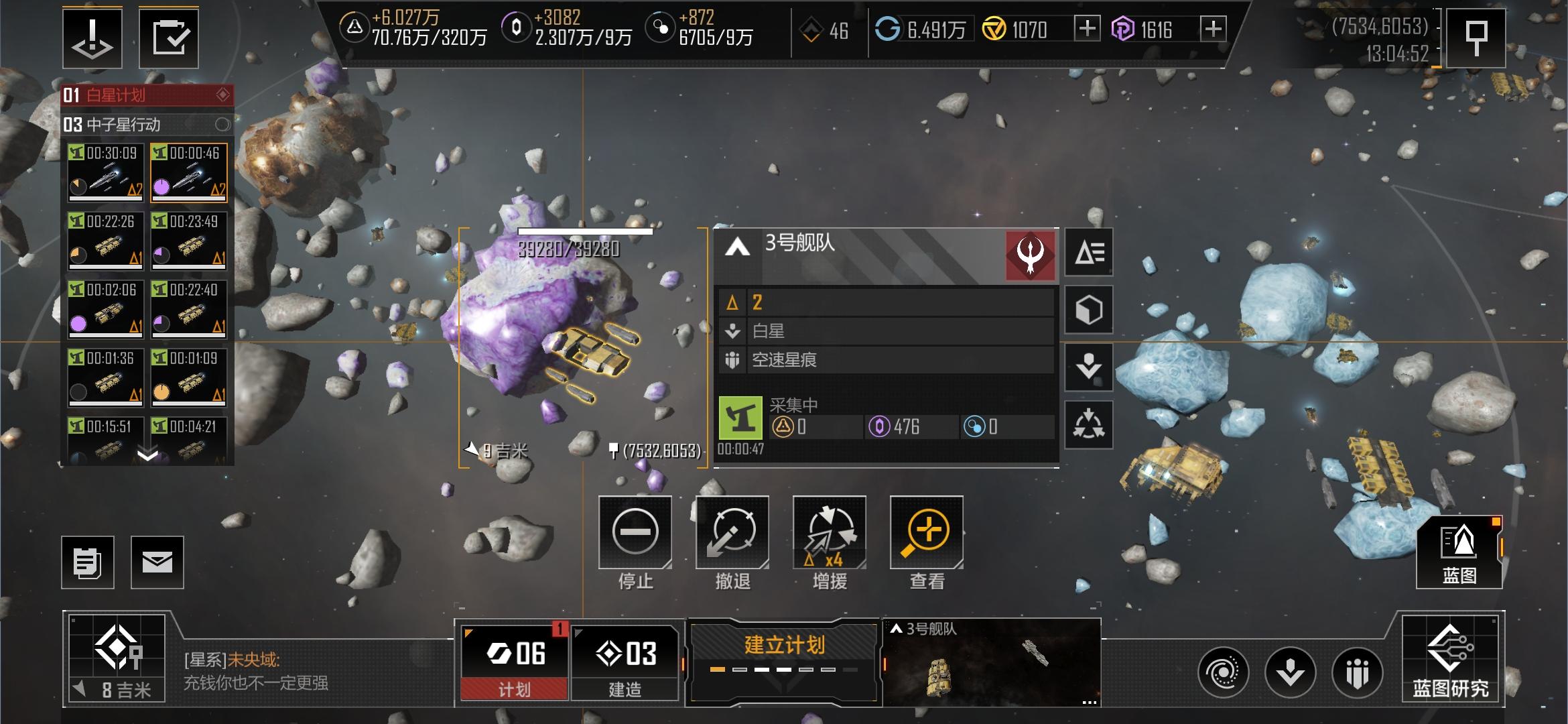The width and height of the screenshot is (1568, 724).
Task: Open the 3号舰队 fleet preview thumbnail
Action: tap(992, 662)
